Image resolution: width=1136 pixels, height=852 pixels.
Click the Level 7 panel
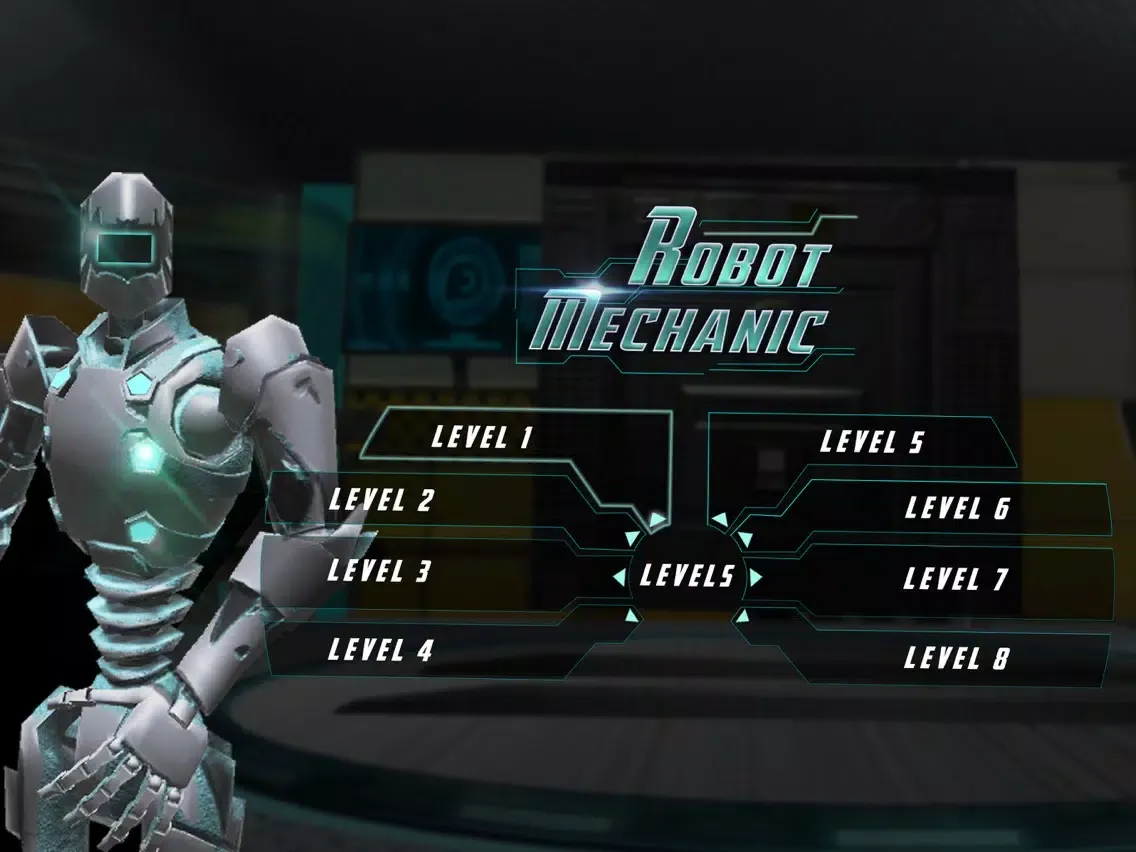[955, 579]
